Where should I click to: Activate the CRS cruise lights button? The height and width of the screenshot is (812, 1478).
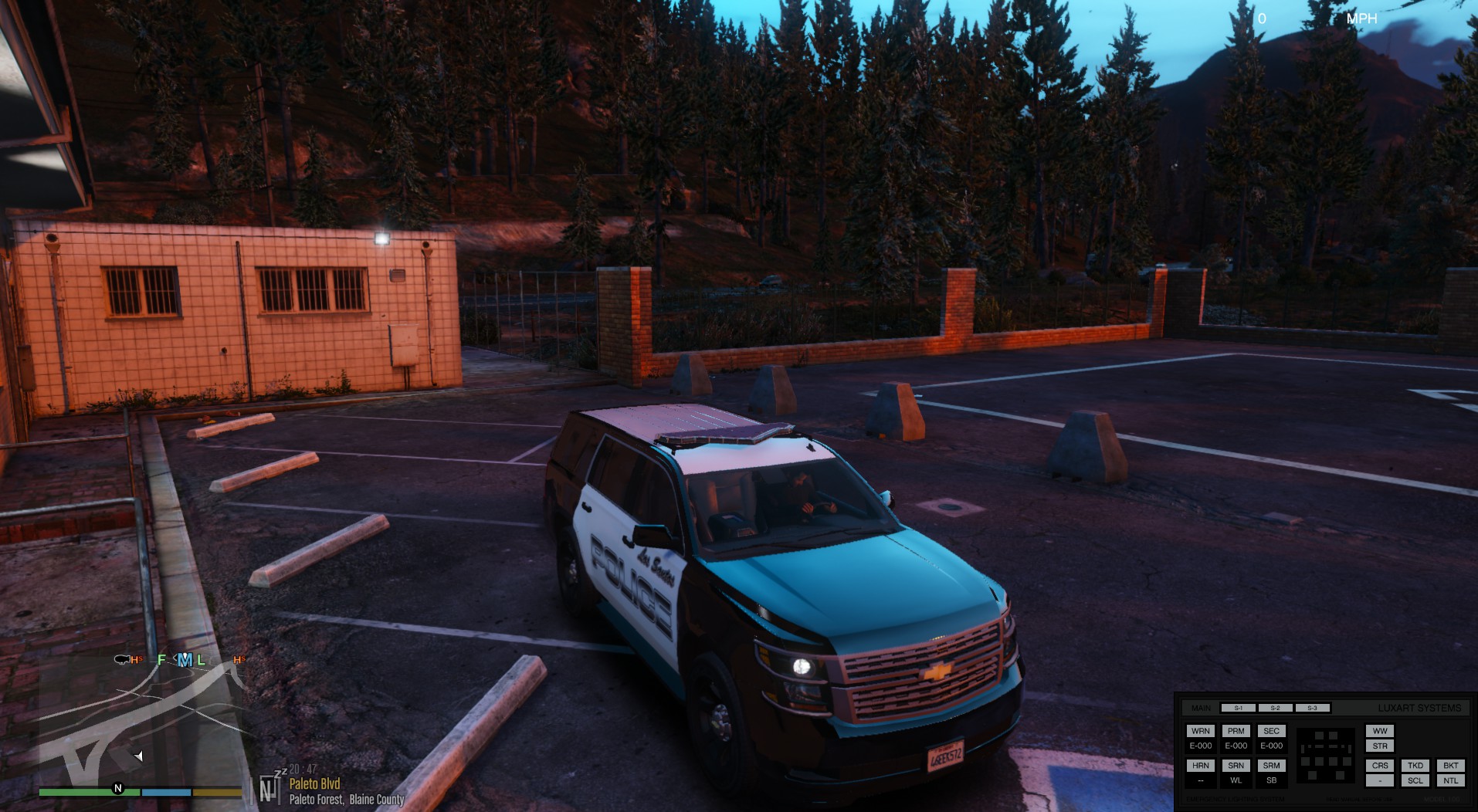tap(1380, 766)
